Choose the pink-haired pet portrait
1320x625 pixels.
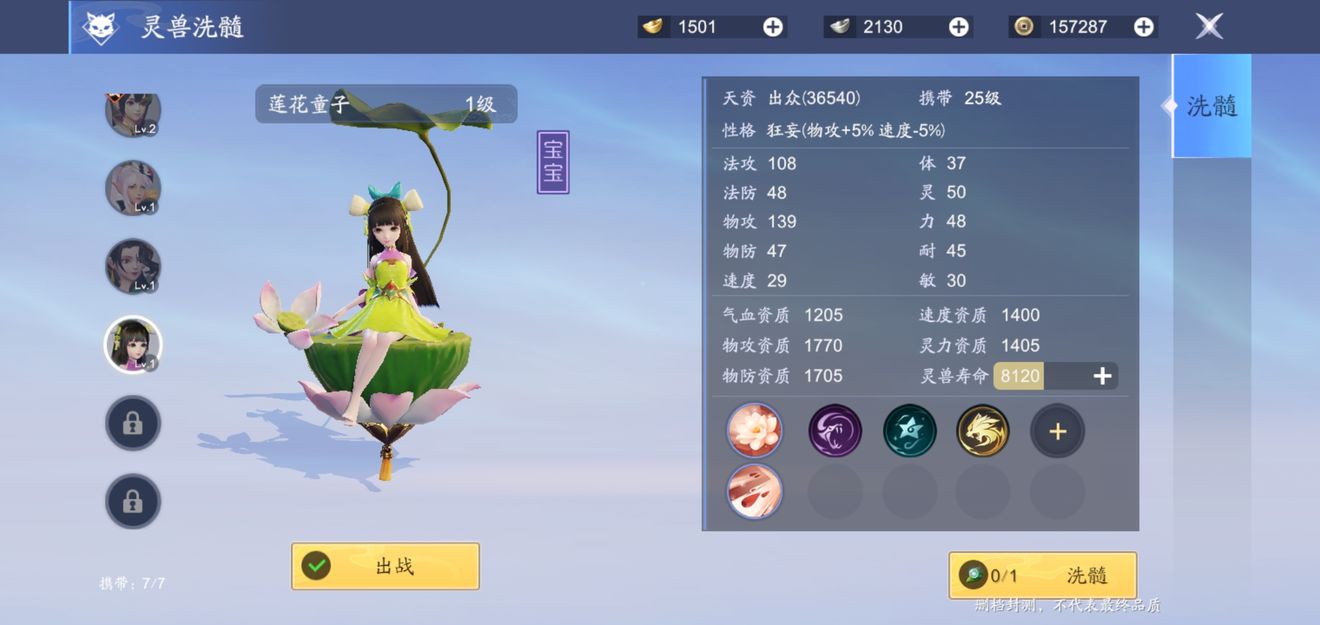click(x=133, y=188)
